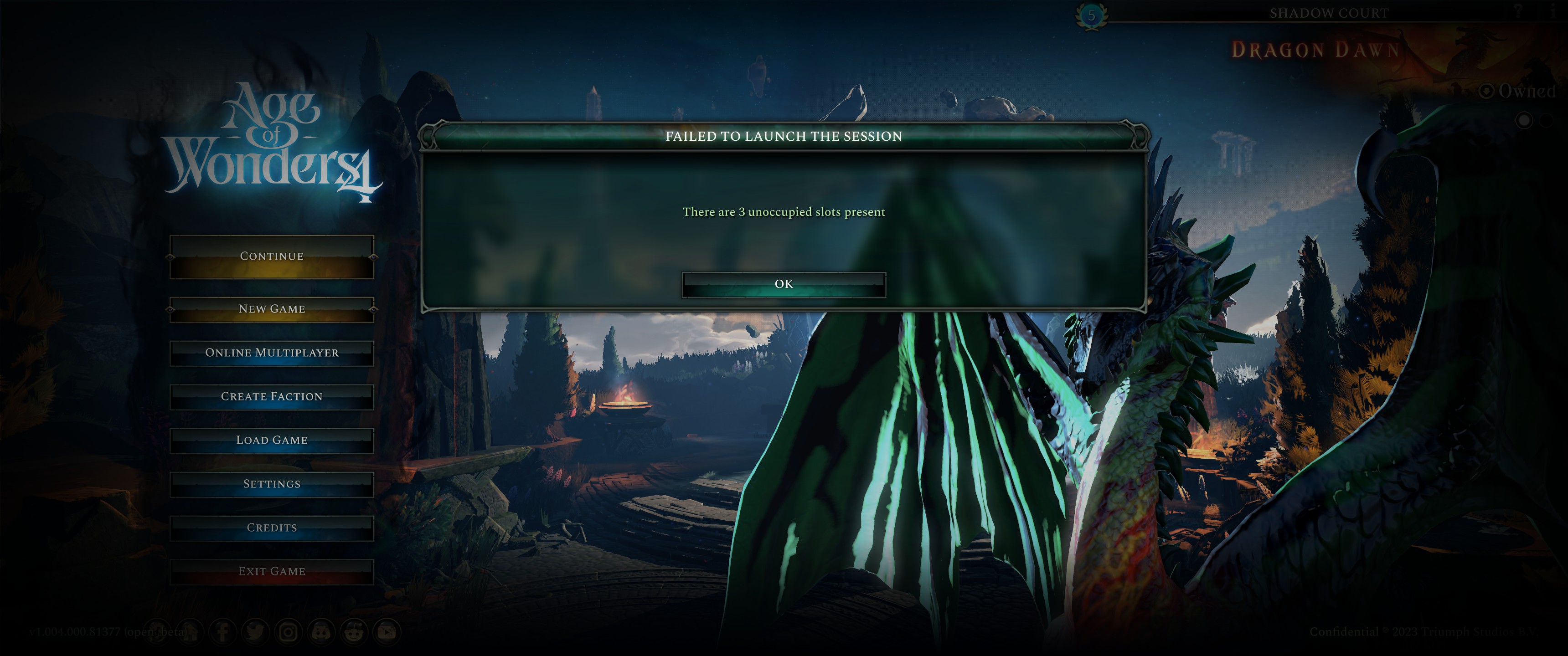Open the Twitter social icon
Screen dimensions: 1568x656
[255, 632]
